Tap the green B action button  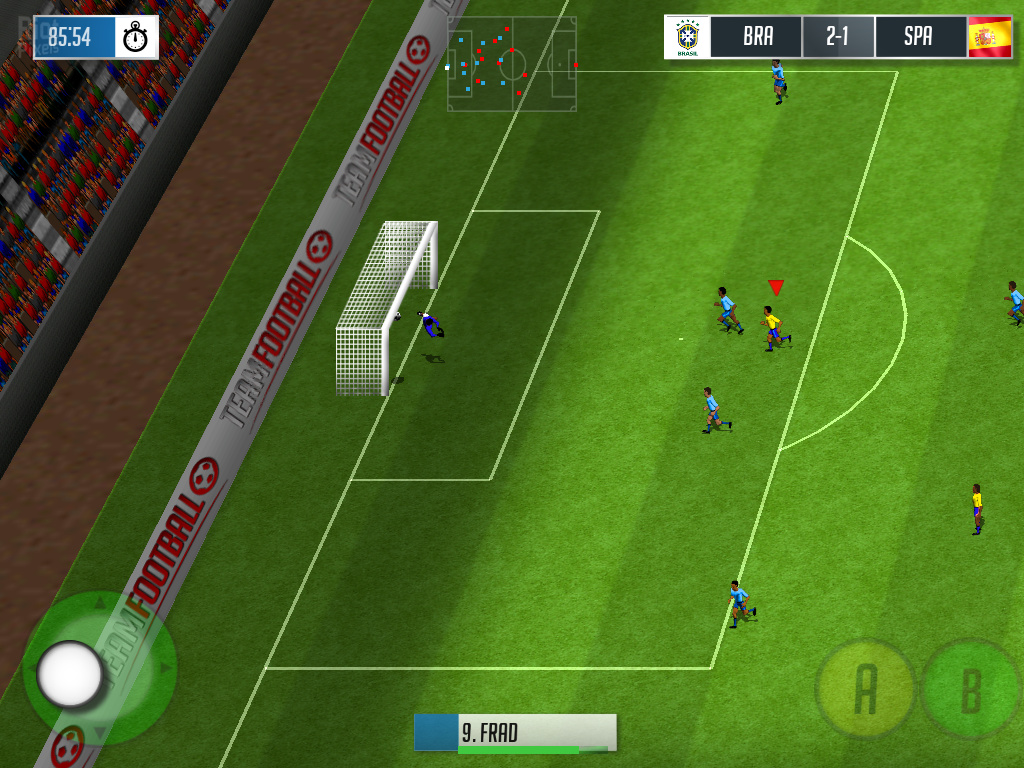tap(969, 690)
